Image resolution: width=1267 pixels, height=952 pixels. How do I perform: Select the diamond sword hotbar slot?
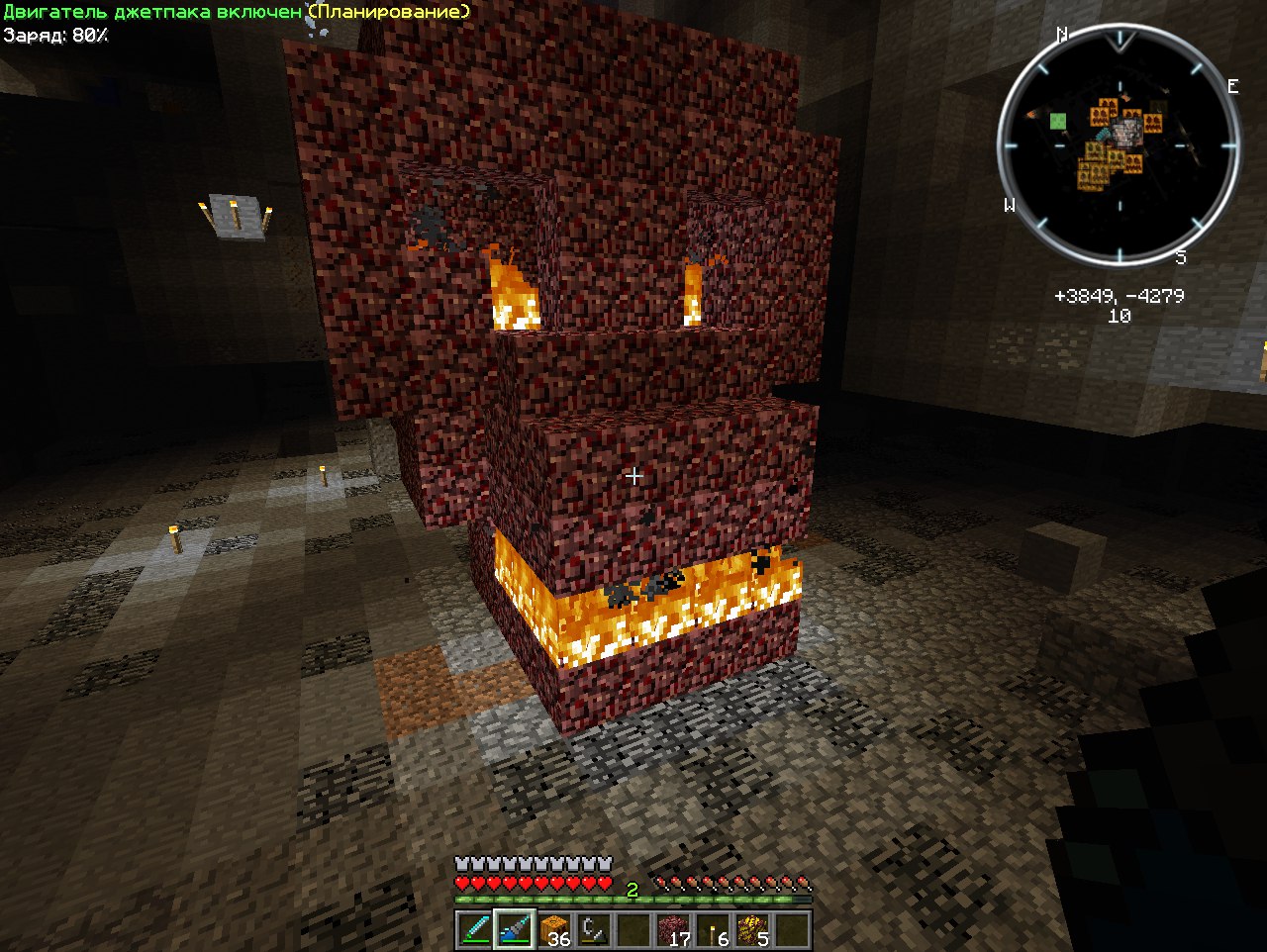pos(474,931)
